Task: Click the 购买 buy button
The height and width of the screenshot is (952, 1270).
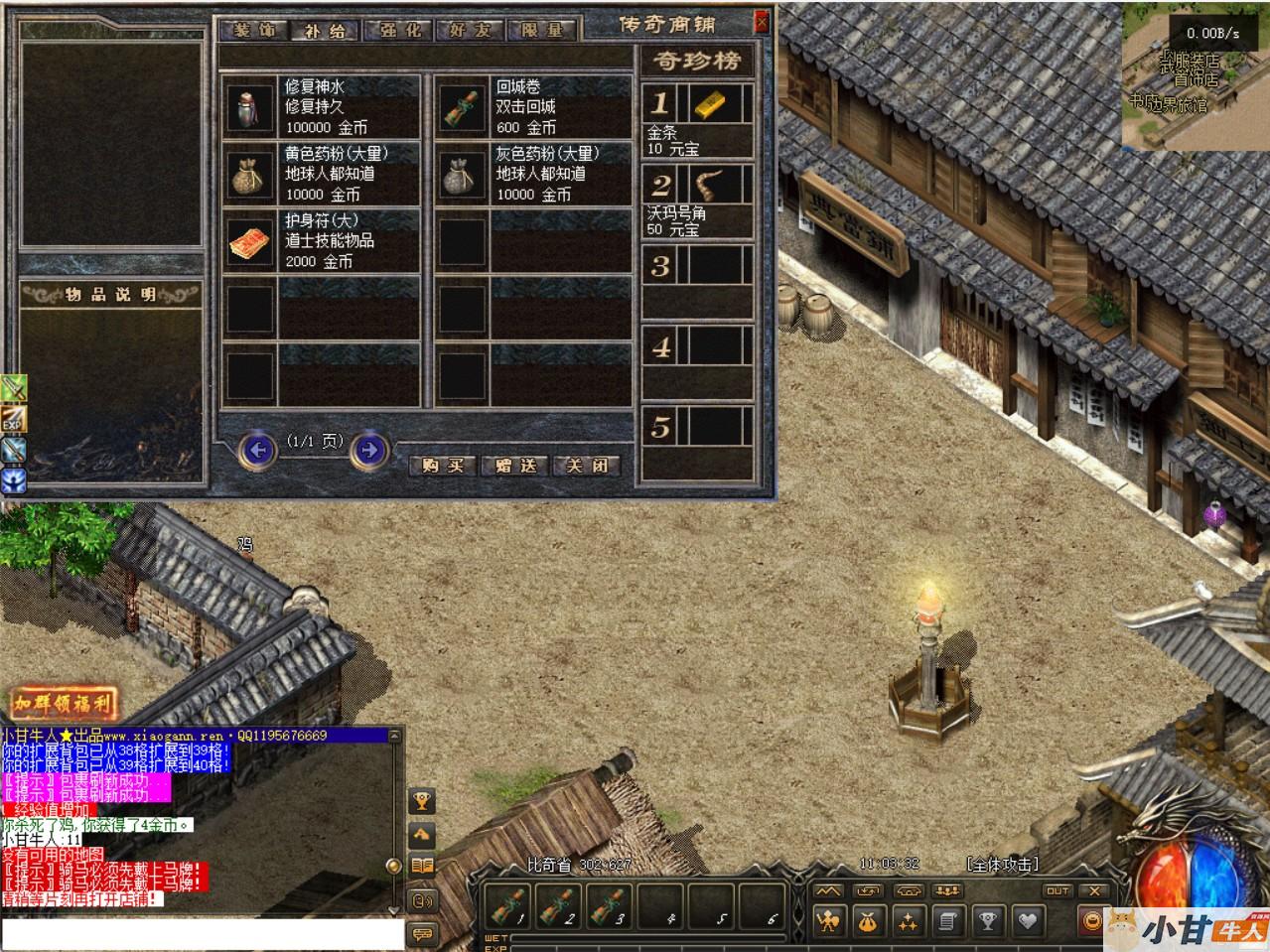Action: [x=443, y=466]
